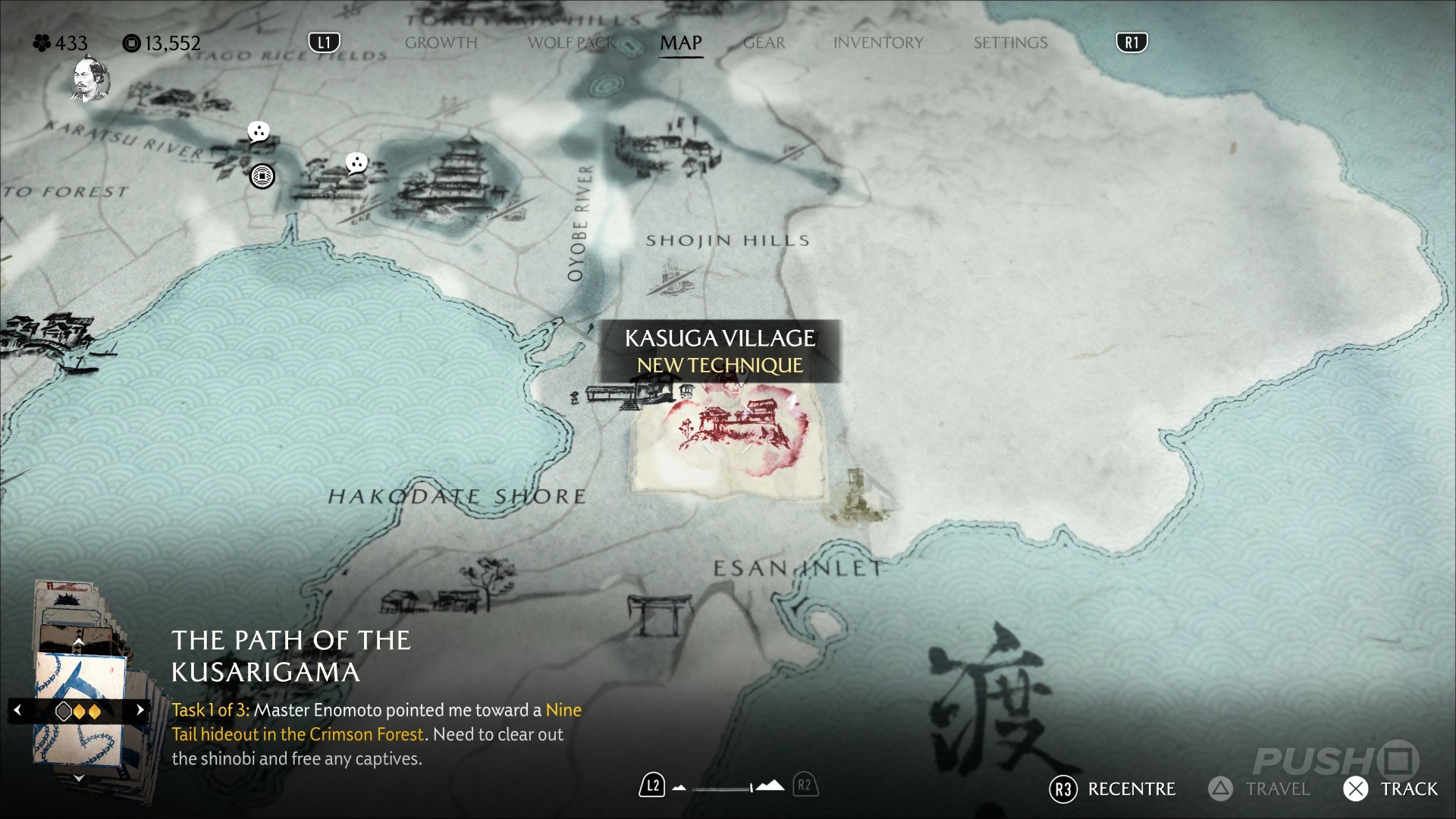This screenshot has height=819, width=1456.
Task: Select the torii gate shrine marker
Action: click(x=659, y=614)
